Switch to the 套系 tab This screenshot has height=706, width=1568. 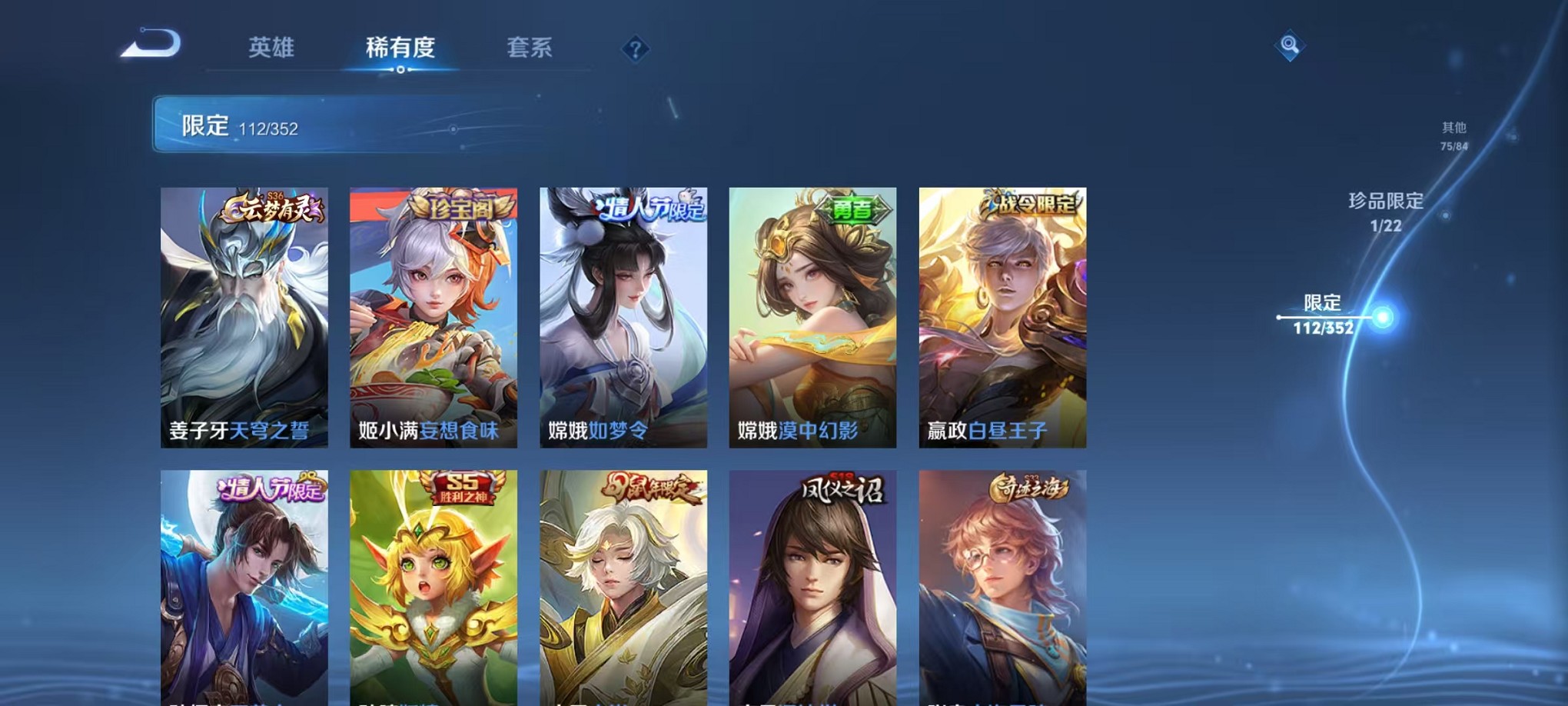[530, 48]
